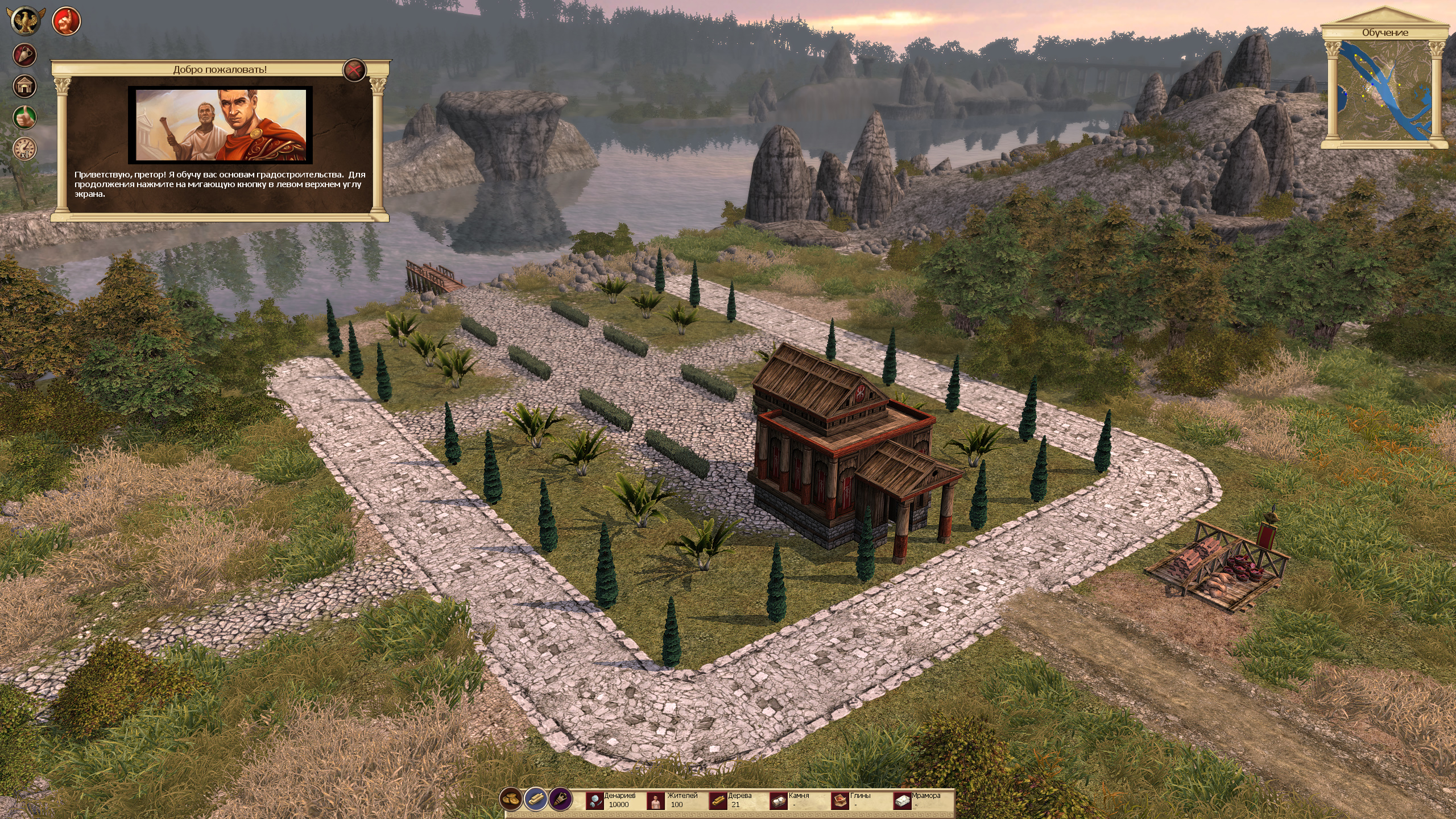Image resolution: width=1456 pixels, height=819 pixels.
Task: Close the welcome dialog with red X
Action: pyautogui.click(x=354, y=71)
